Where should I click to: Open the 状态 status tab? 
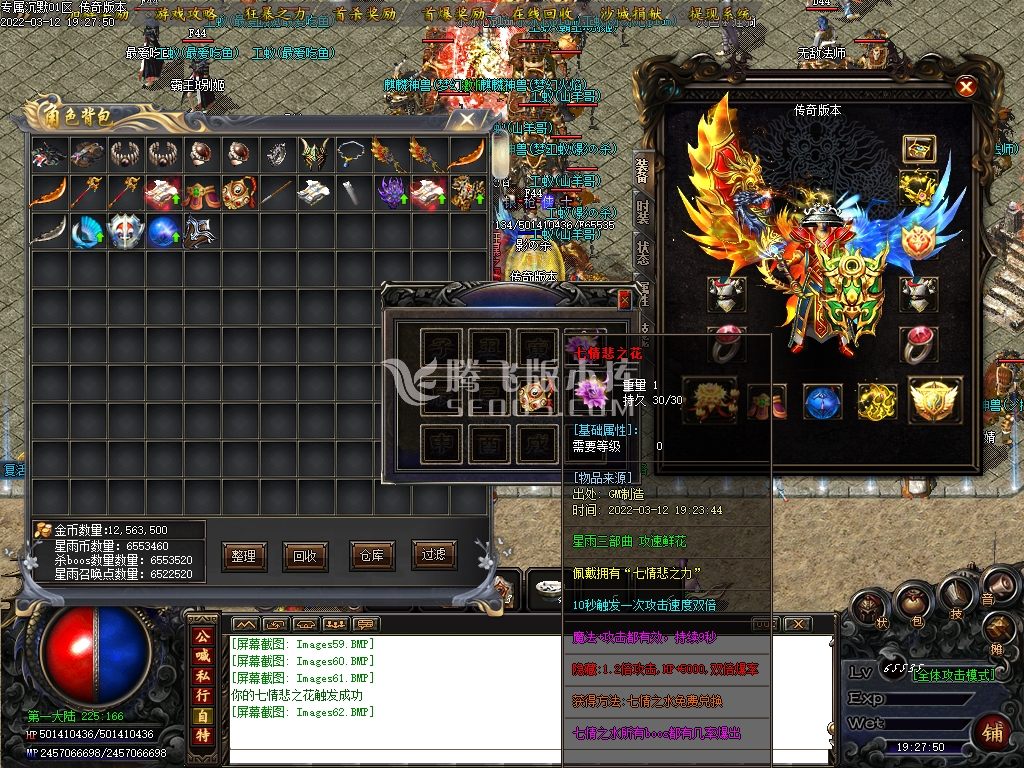643,252
